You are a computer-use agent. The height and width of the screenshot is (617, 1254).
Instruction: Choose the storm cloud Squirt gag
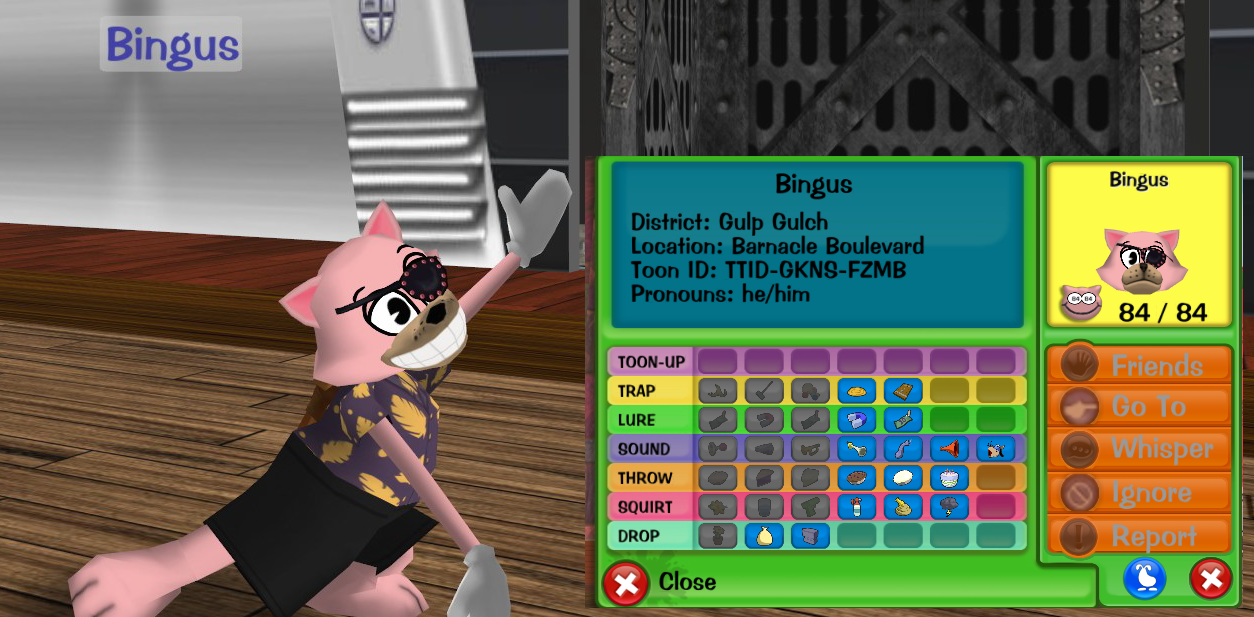pos(949,507)
